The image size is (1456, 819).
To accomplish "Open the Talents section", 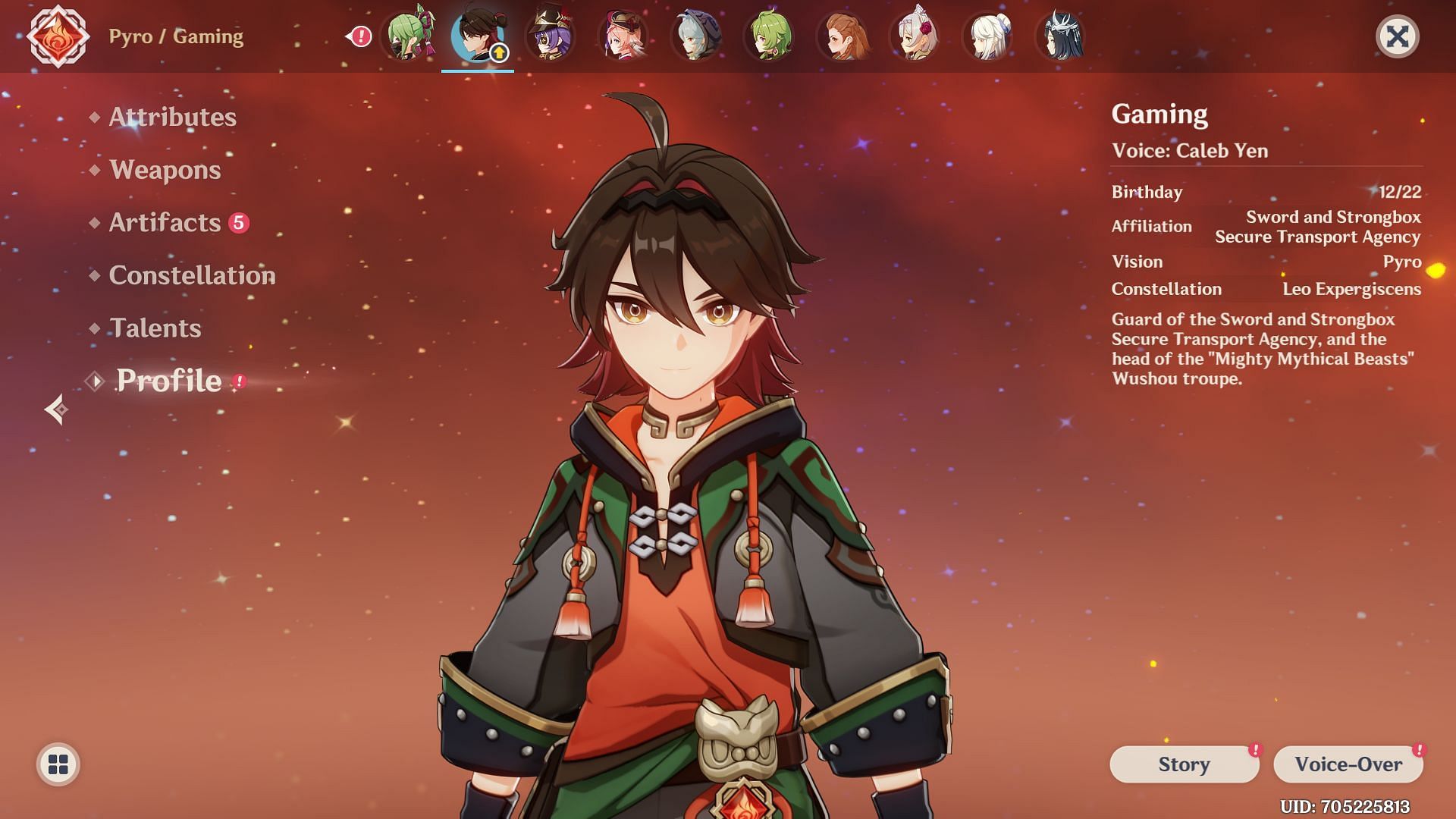I will point(155,328).
